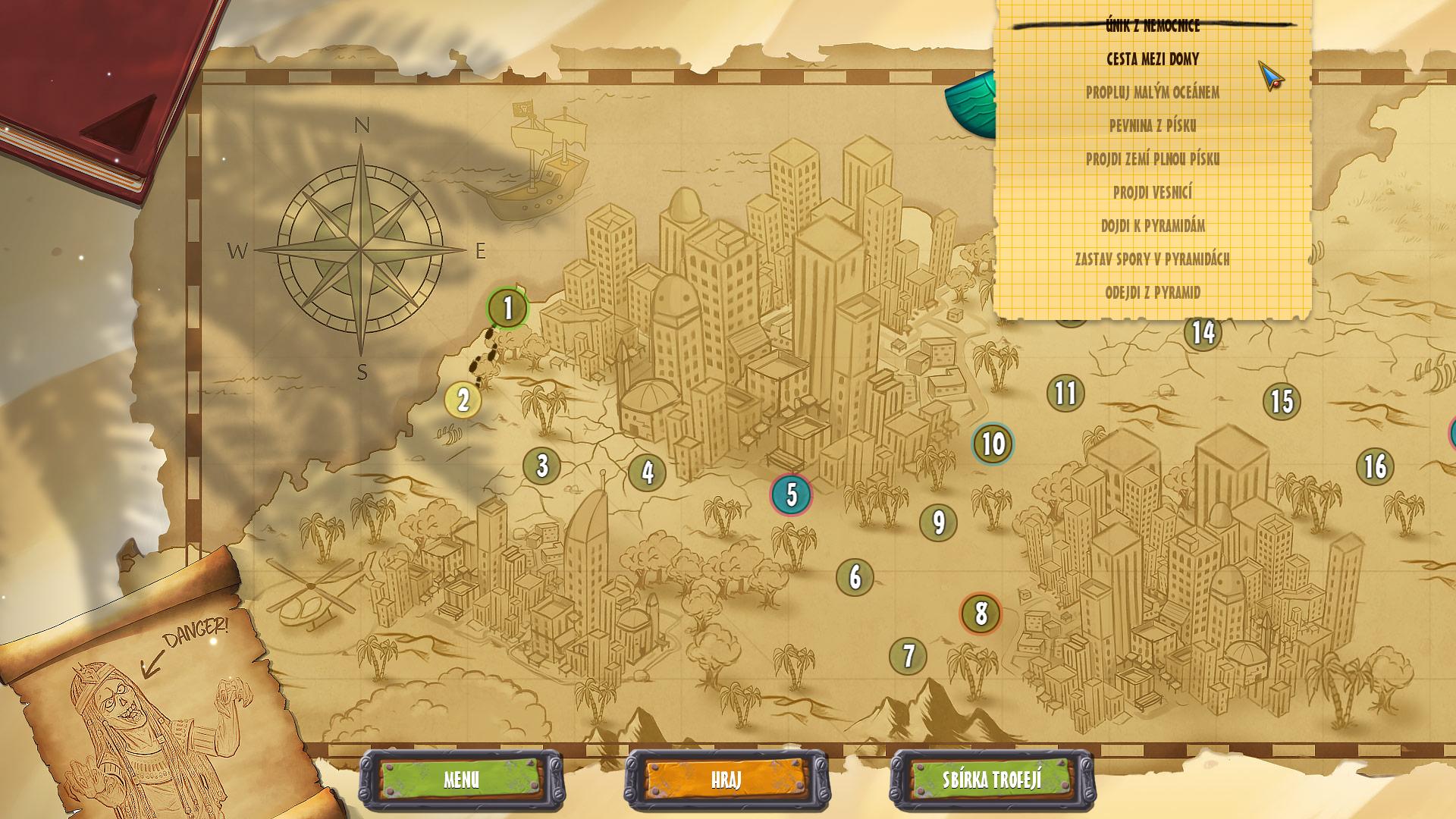Start the level with Hraj
This screenshot has width=1456, height=819.
click(x=726, y=780)
